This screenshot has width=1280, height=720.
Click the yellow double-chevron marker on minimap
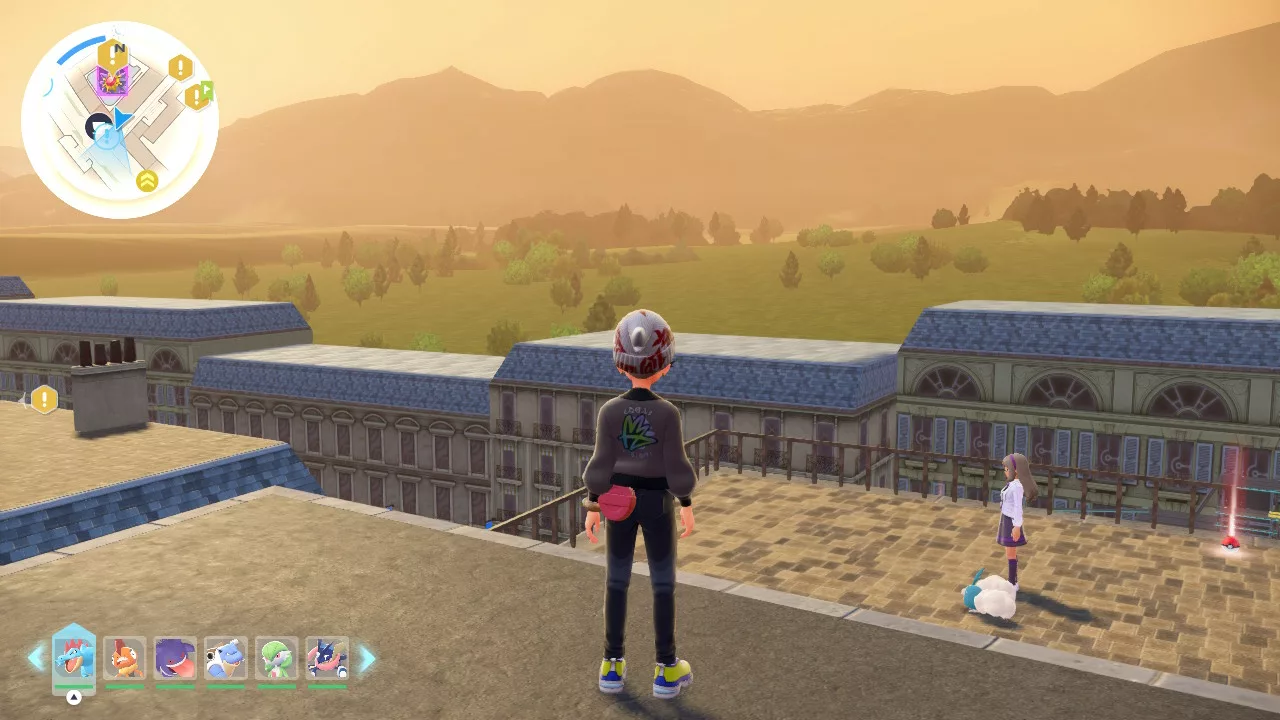point(147,181)
